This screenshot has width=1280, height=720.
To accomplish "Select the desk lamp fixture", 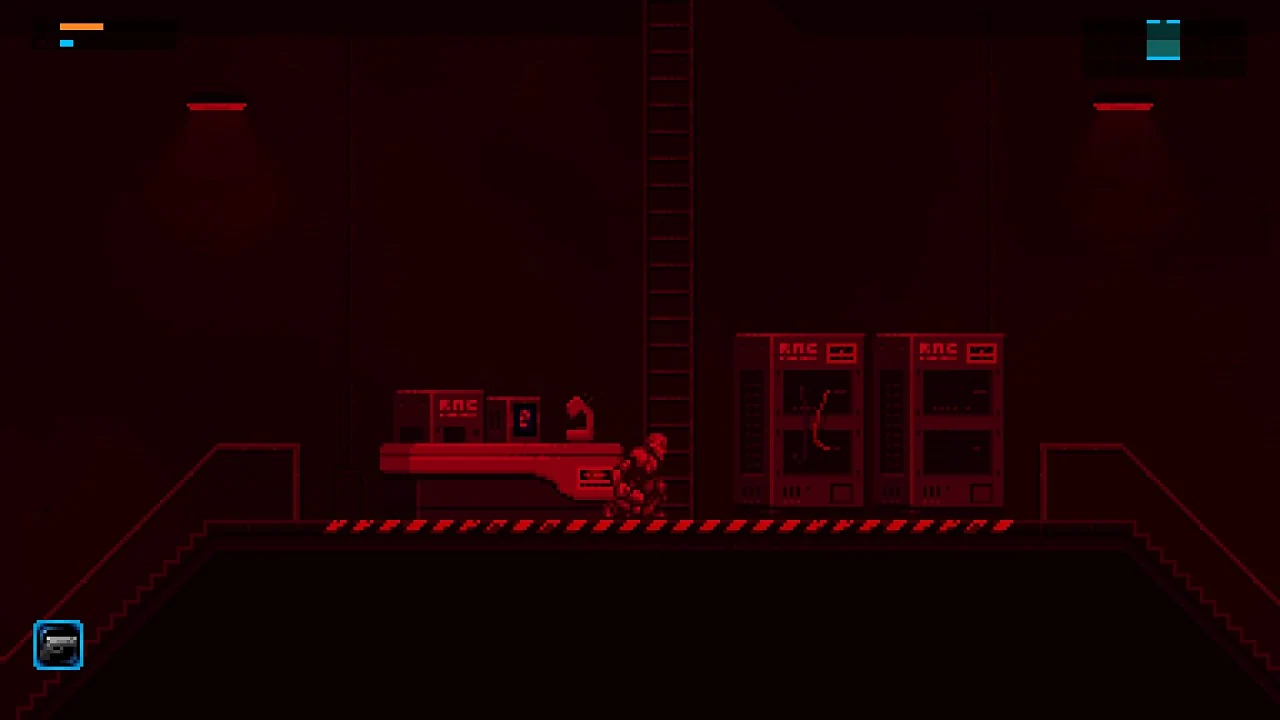I will coord(578,415).
